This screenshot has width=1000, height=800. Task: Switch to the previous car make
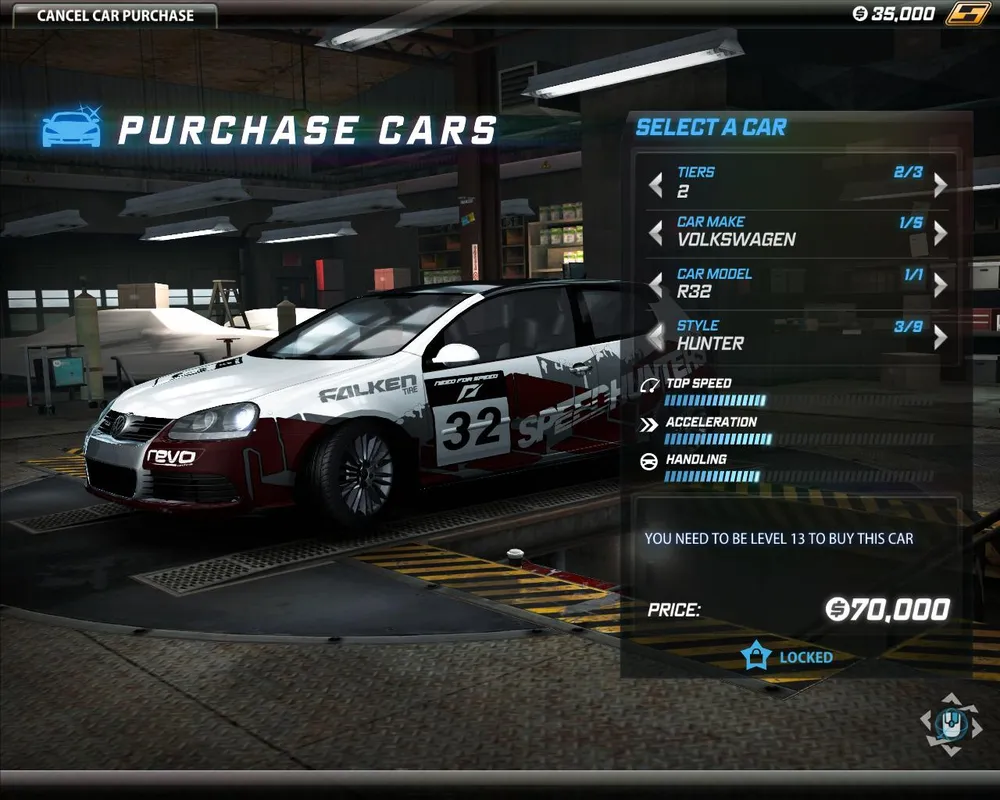[x=656, y=234]
